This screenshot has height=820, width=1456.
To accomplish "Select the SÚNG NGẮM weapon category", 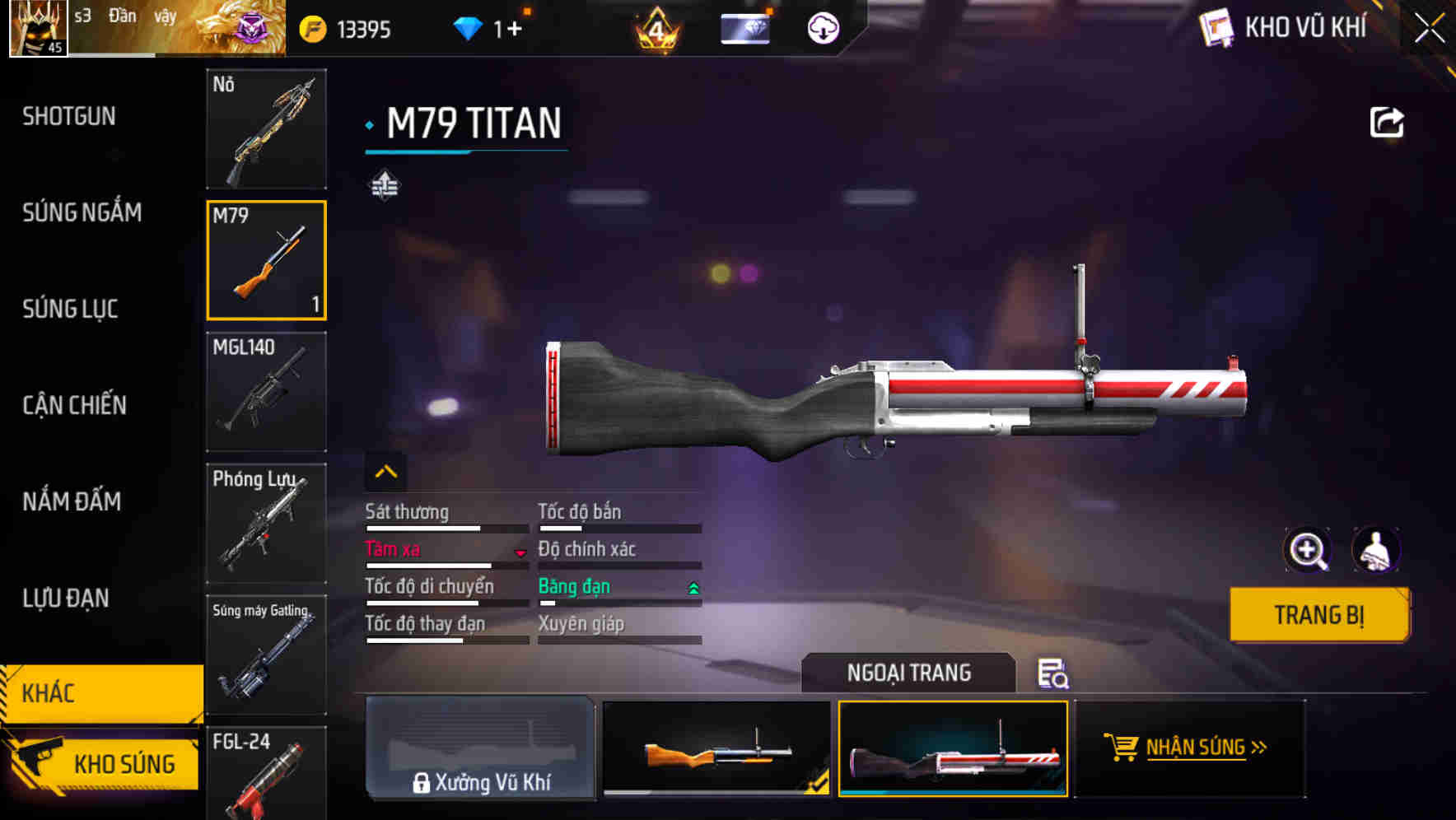I will coord(82,212).
